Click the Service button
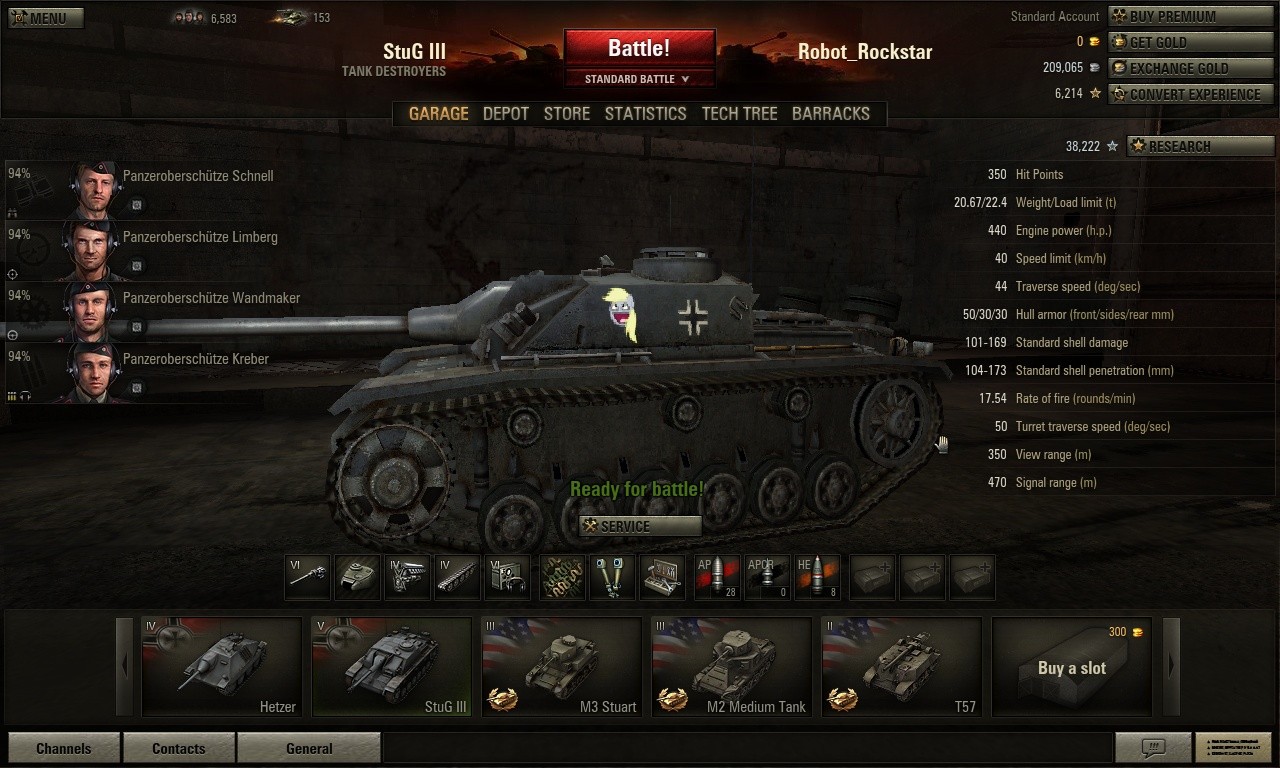Image resolution: width=1280 pixels, height=768 pixels. 640,526
